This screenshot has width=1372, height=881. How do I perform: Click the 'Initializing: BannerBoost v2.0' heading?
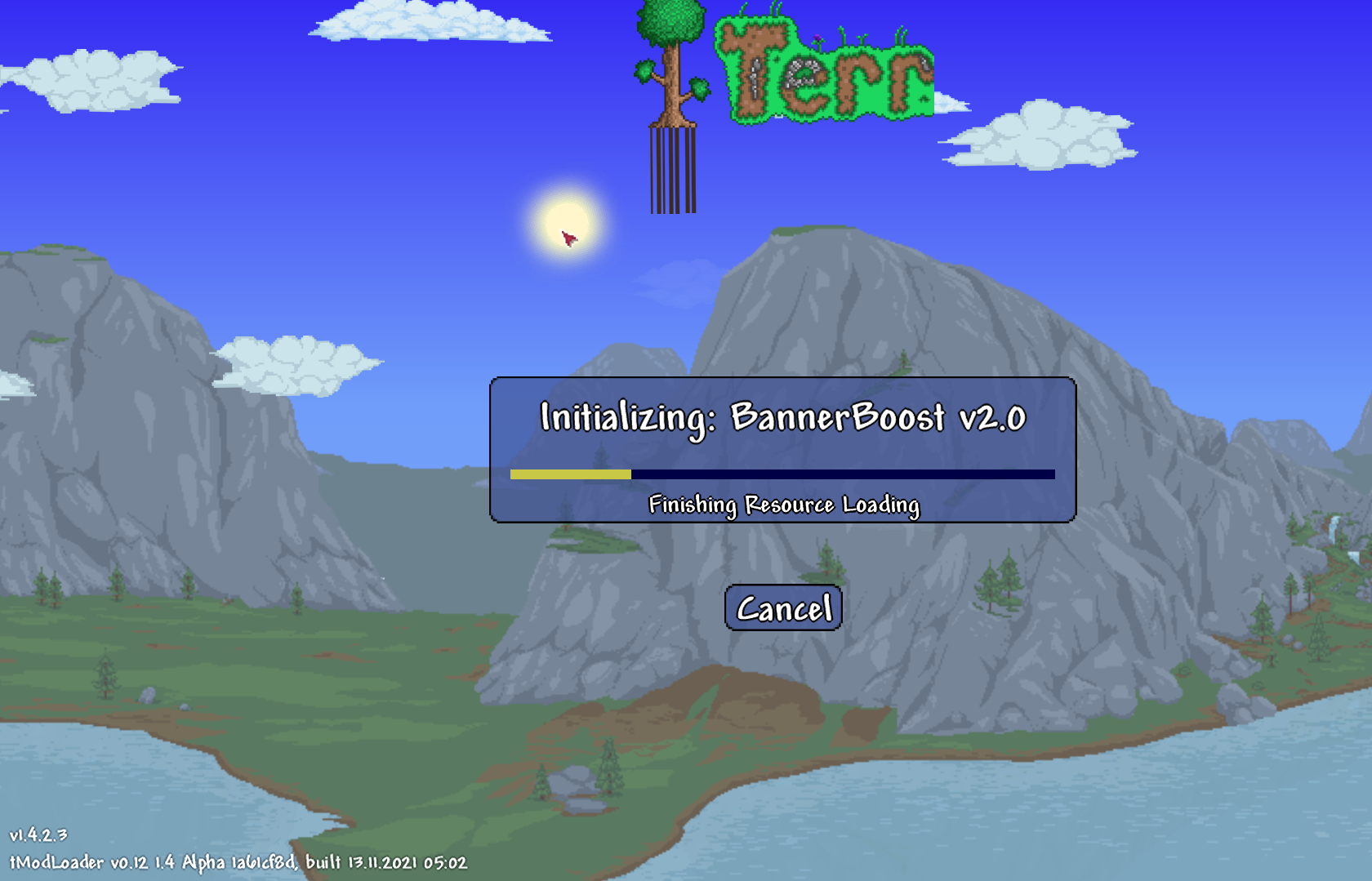click(x=782, y=418)
